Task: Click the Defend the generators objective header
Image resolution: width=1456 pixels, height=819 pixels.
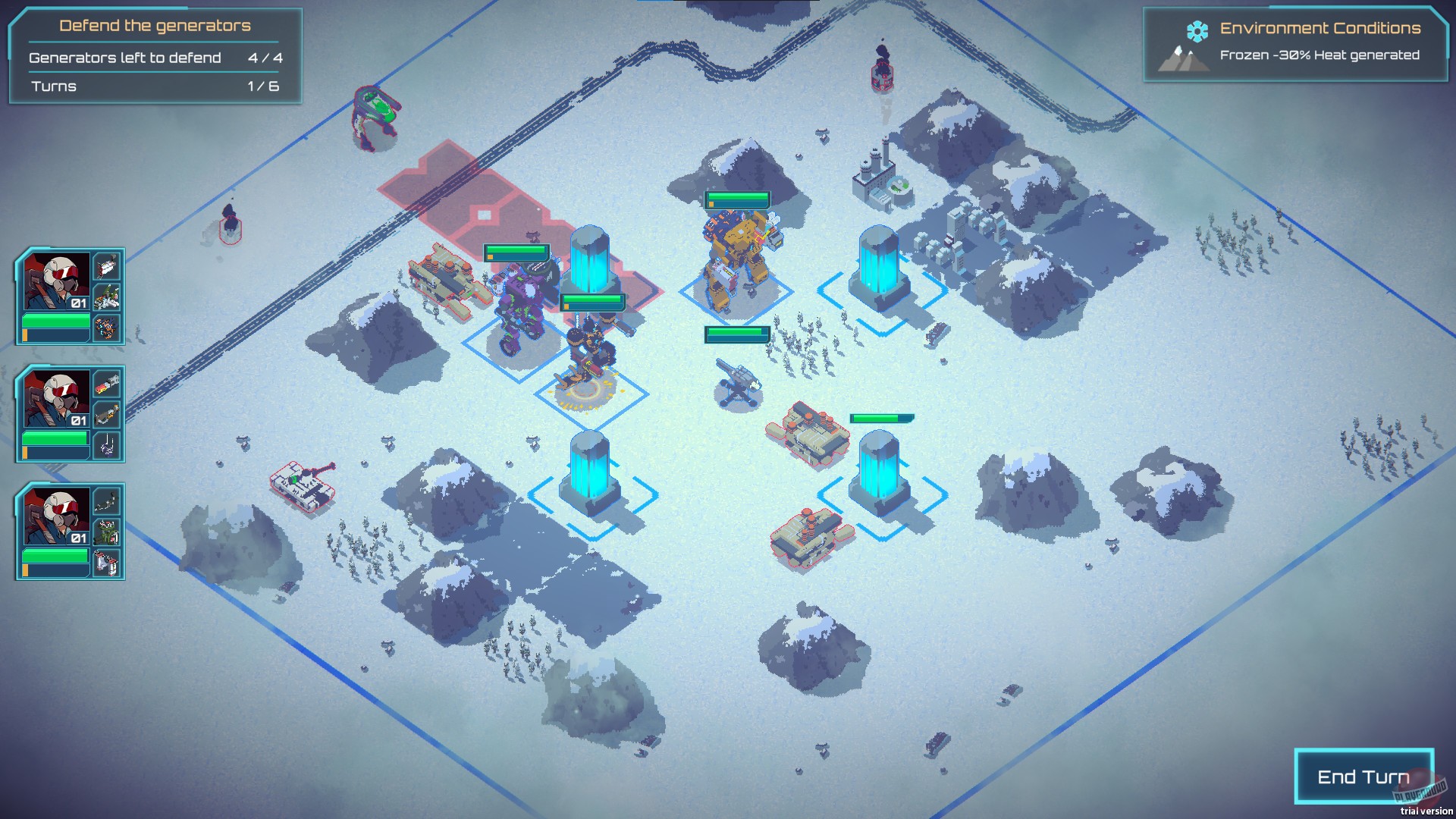Action: pos(155,25)
